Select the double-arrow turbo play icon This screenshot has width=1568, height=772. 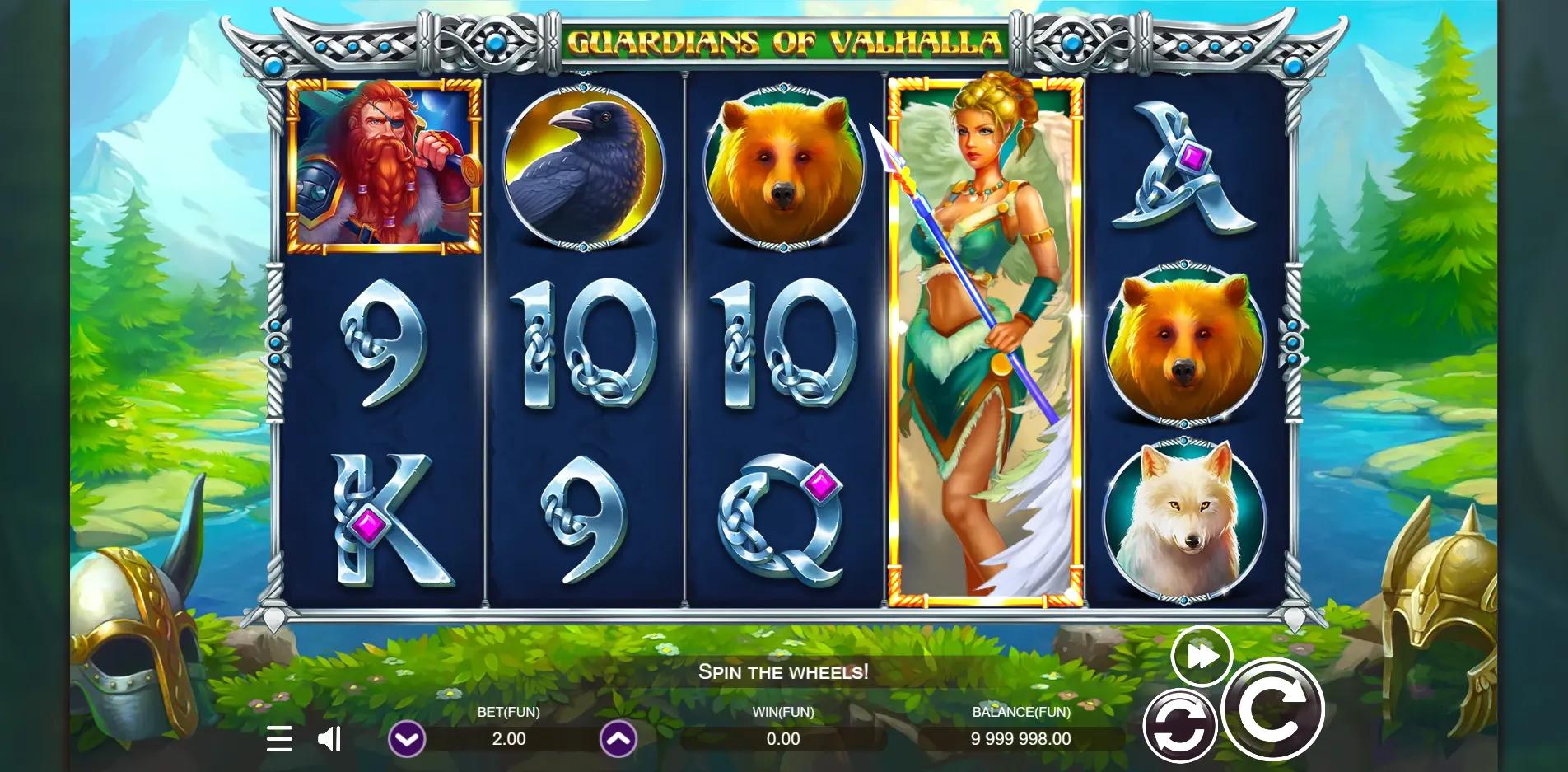(x=1202, y=656)
